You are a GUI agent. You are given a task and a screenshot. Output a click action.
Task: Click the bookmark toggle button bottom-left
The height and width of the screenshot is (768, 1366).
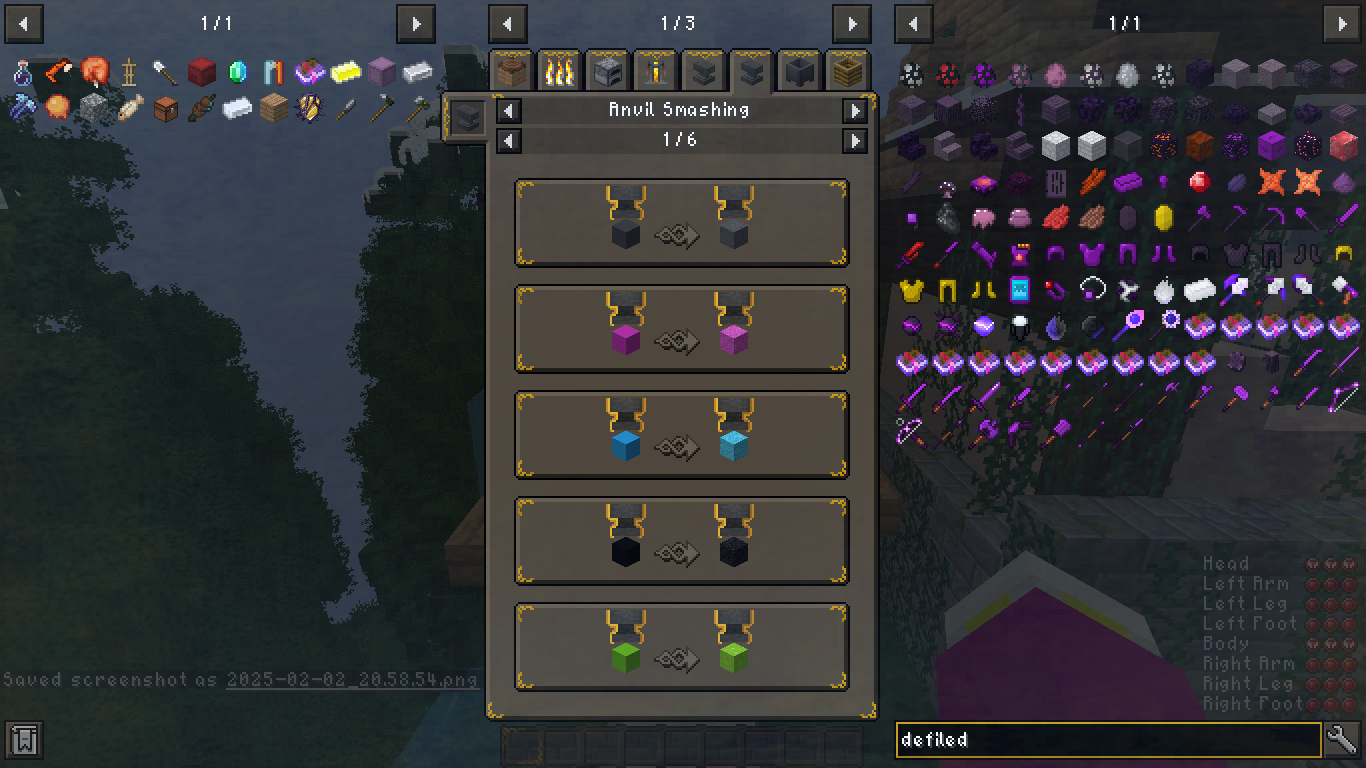click(24, 740)
